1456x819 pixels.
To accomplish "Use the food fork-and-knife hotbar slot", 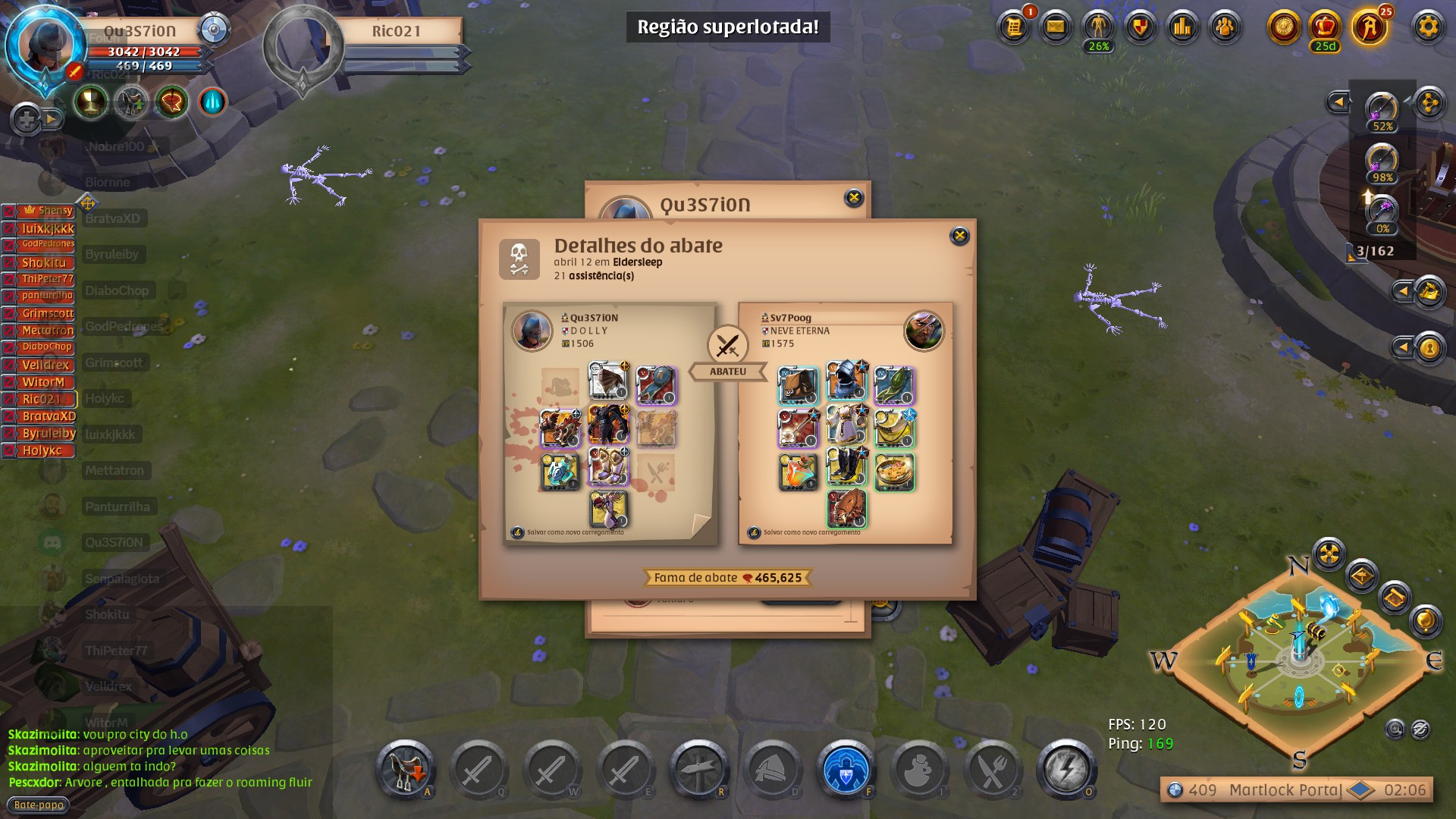I will 992,770.
